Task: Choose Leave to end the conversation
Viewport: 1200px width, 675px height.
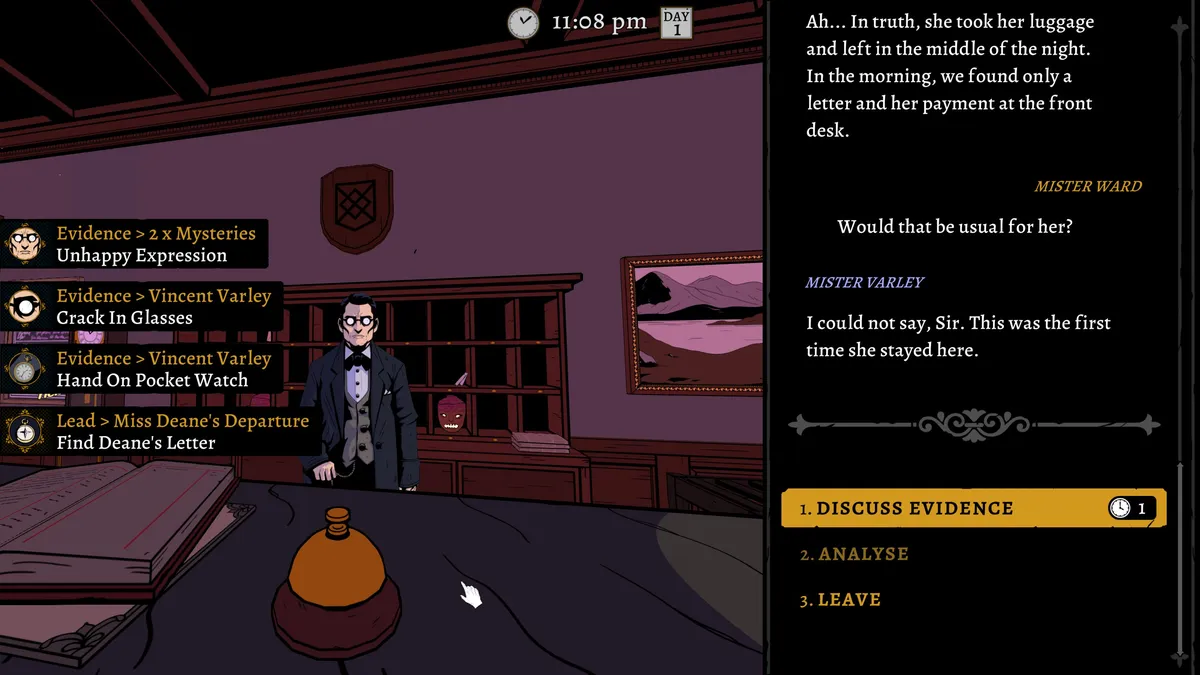Action: point(849,600)
